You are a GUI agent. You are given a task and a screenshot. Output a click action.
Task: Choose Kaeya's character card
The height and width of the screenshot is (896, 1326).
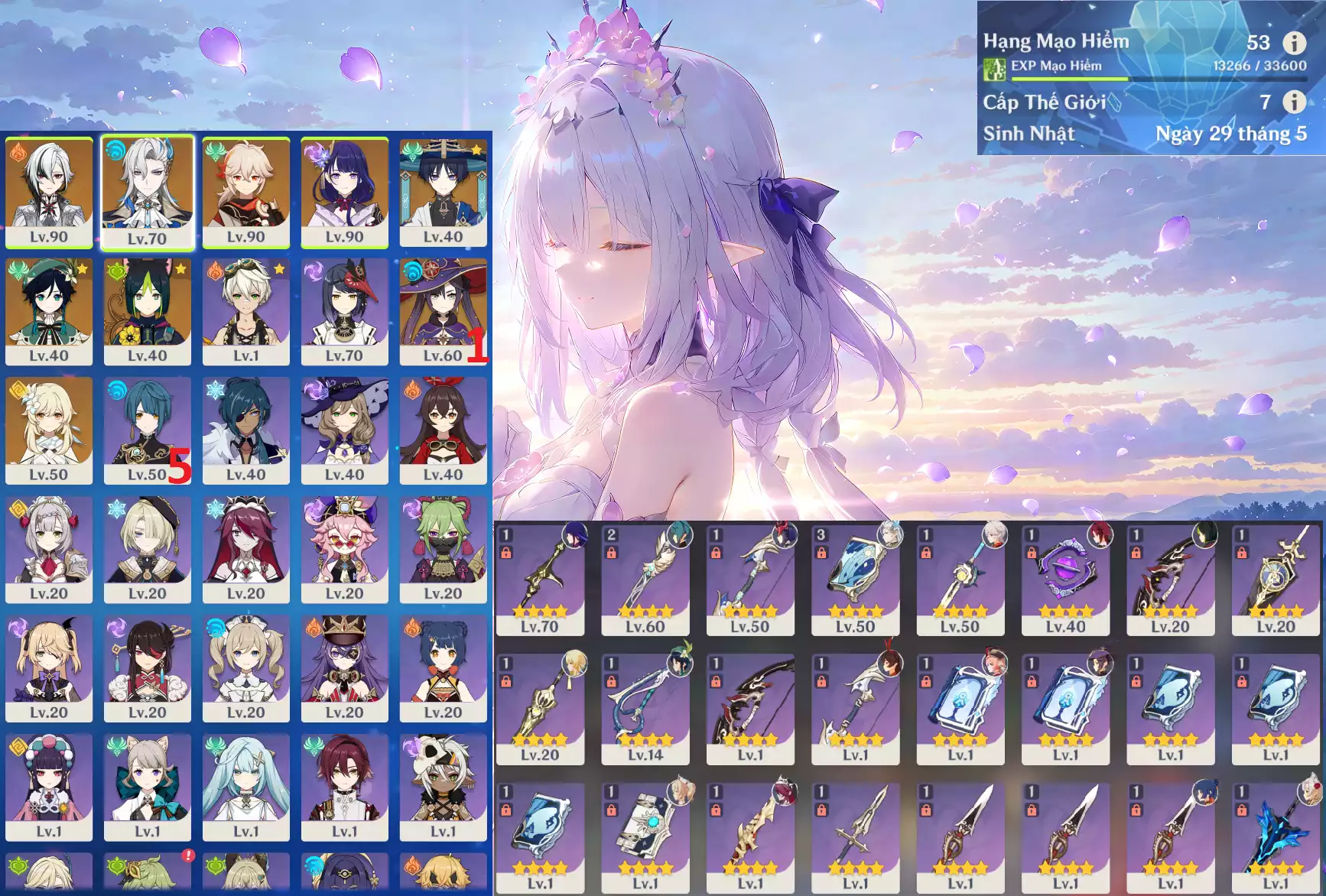pyautogui.click(x=245, y=430)
